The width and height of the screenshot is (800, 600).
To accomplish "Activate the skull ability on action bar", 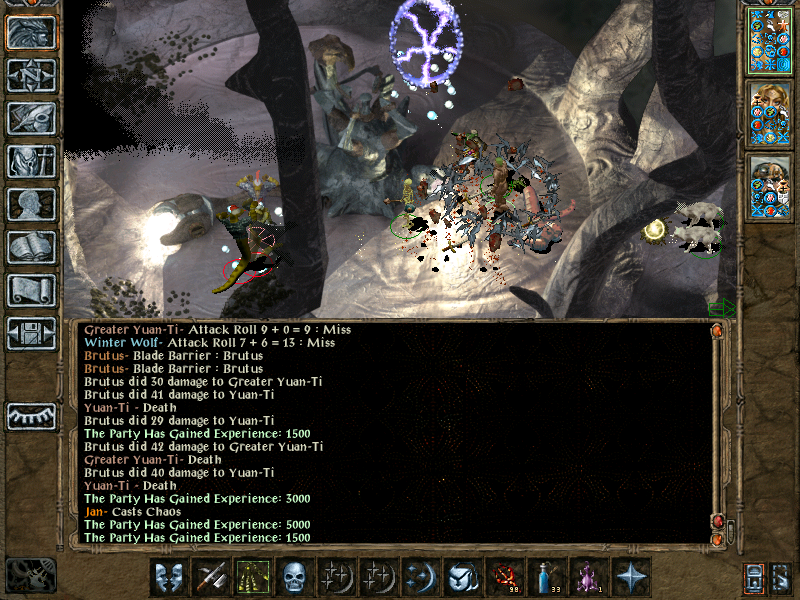I will point(293,577).
